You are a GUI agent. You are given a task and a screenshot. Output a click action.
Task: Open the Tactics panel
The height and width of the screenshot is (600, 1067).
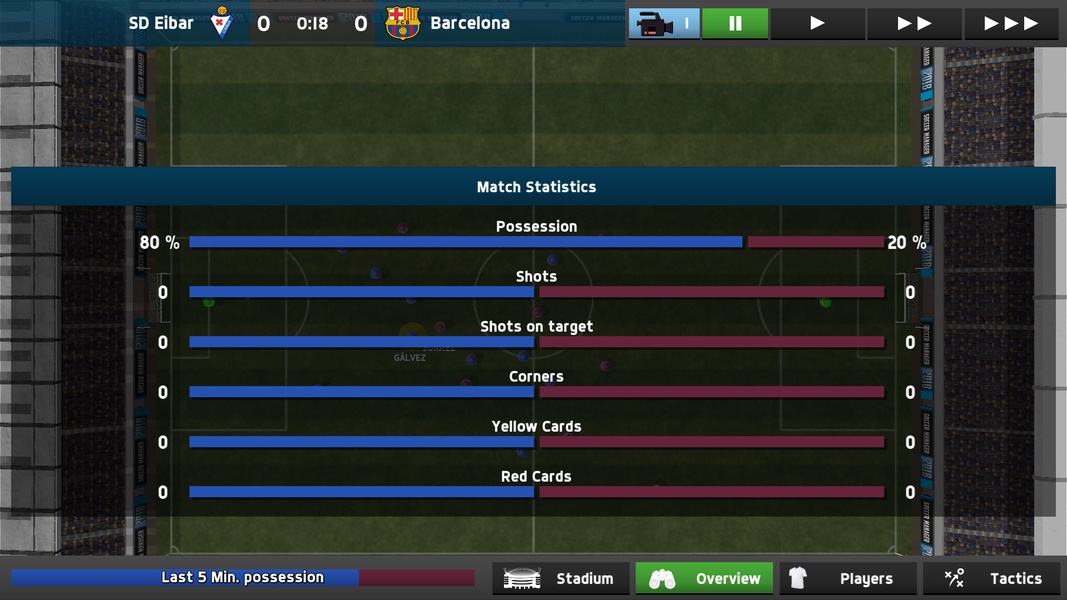991,578
